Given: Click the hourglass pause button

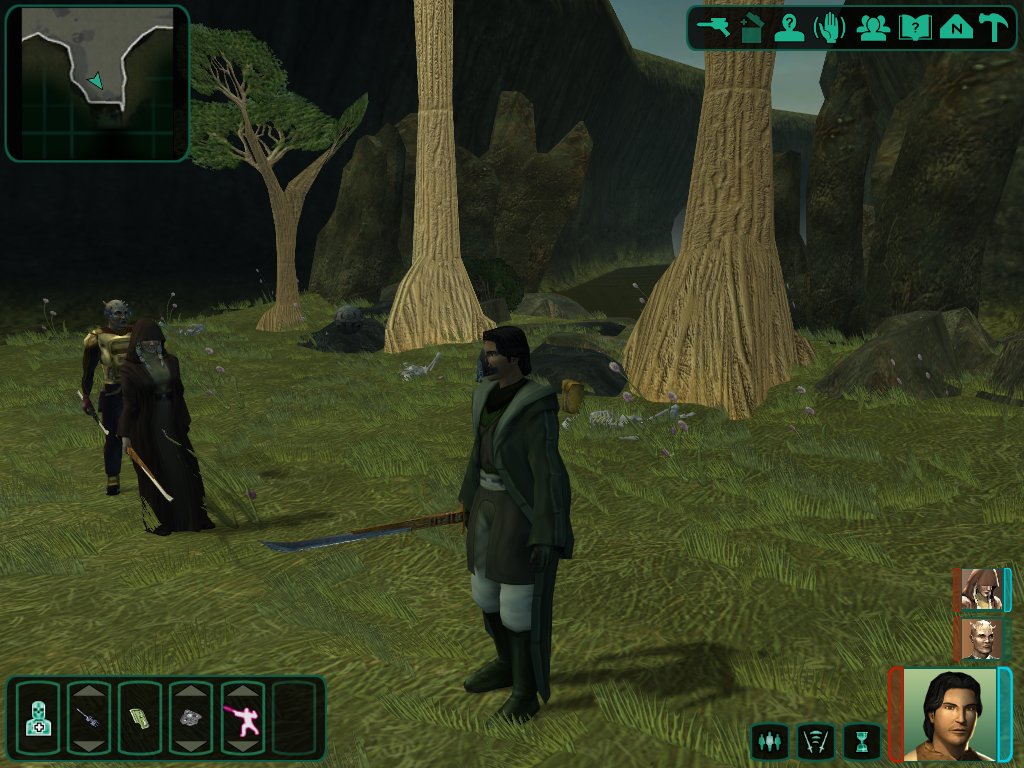Looking at the screenshot, I should click(862, 741).
